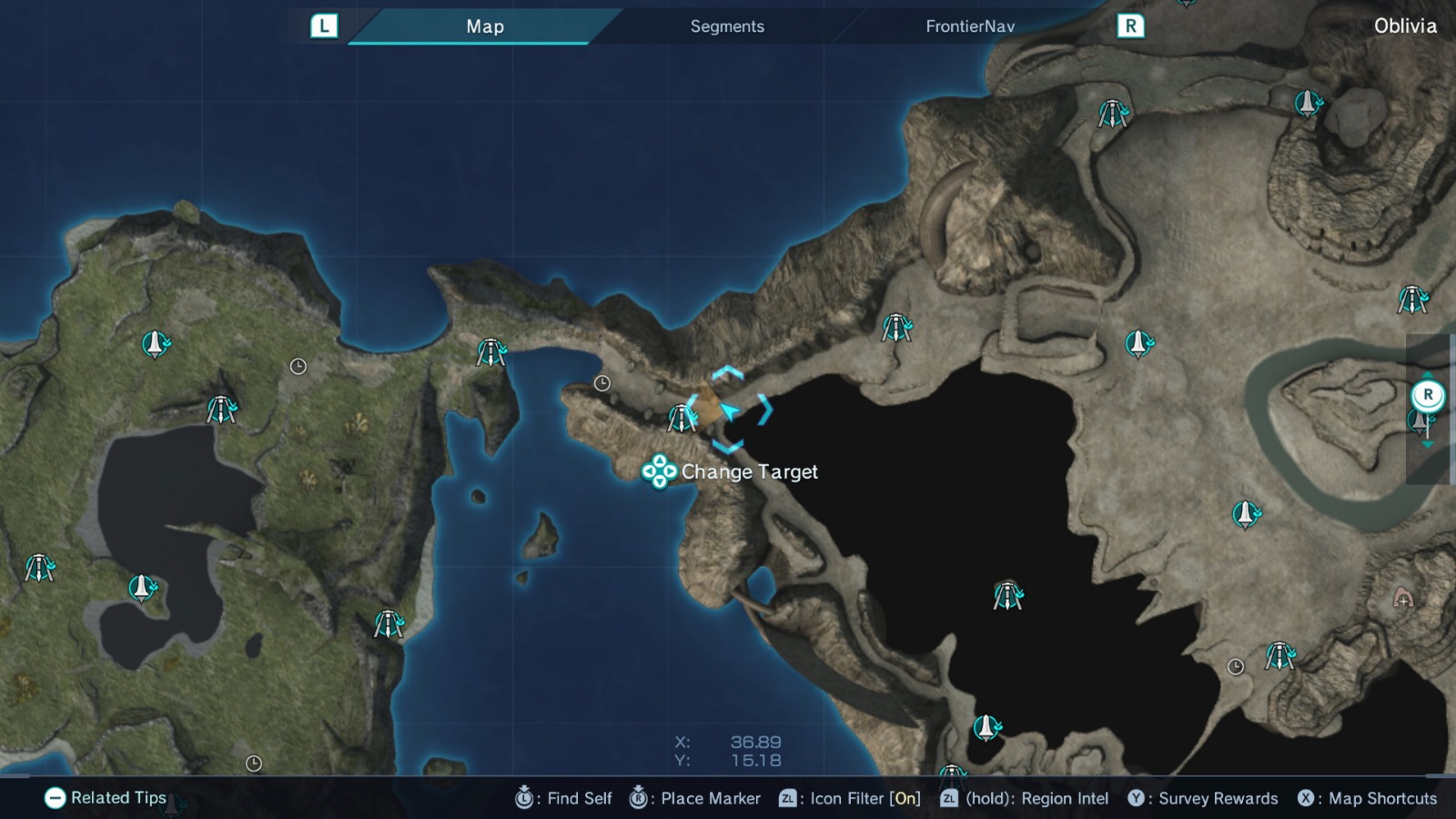This screenshot has width=1456, height=819.
Task: Click the clock icon near the strait
Action: click(x=602, y=382)
